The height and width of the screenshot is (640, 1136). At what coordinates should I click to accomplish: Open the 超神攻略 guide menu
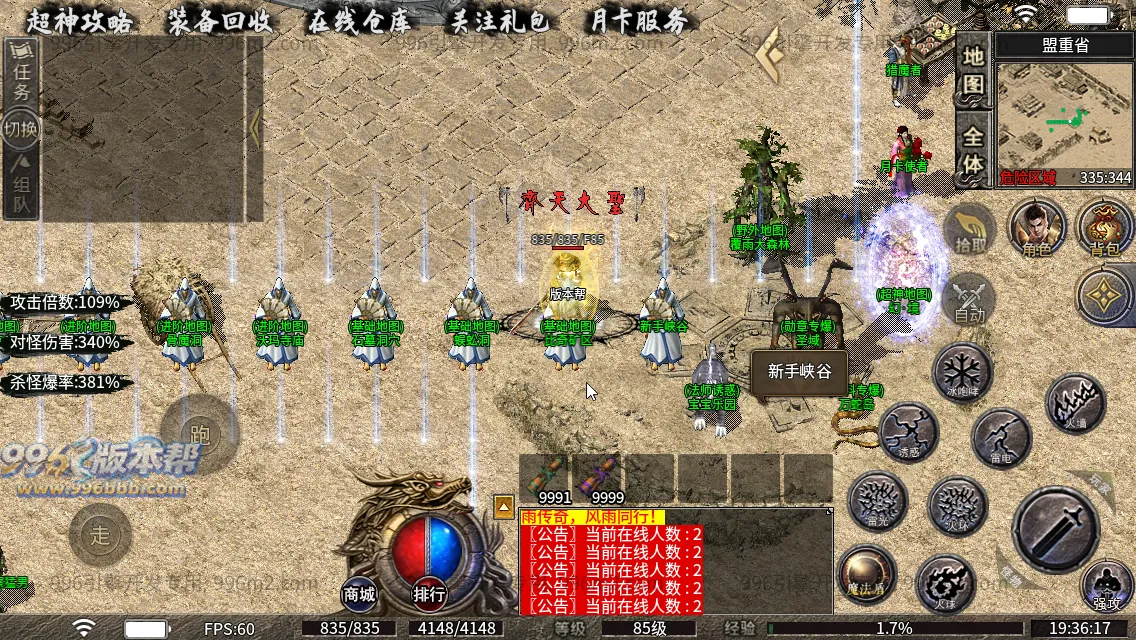click(x=79, y=21)
